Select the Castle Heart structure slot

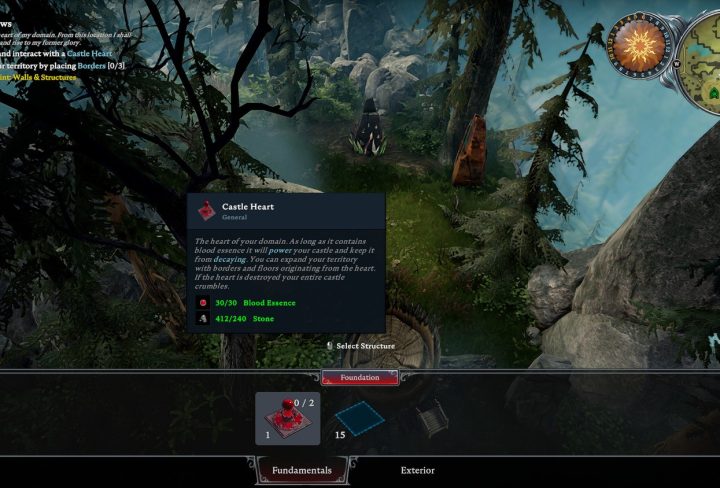(x=288, y=418)
